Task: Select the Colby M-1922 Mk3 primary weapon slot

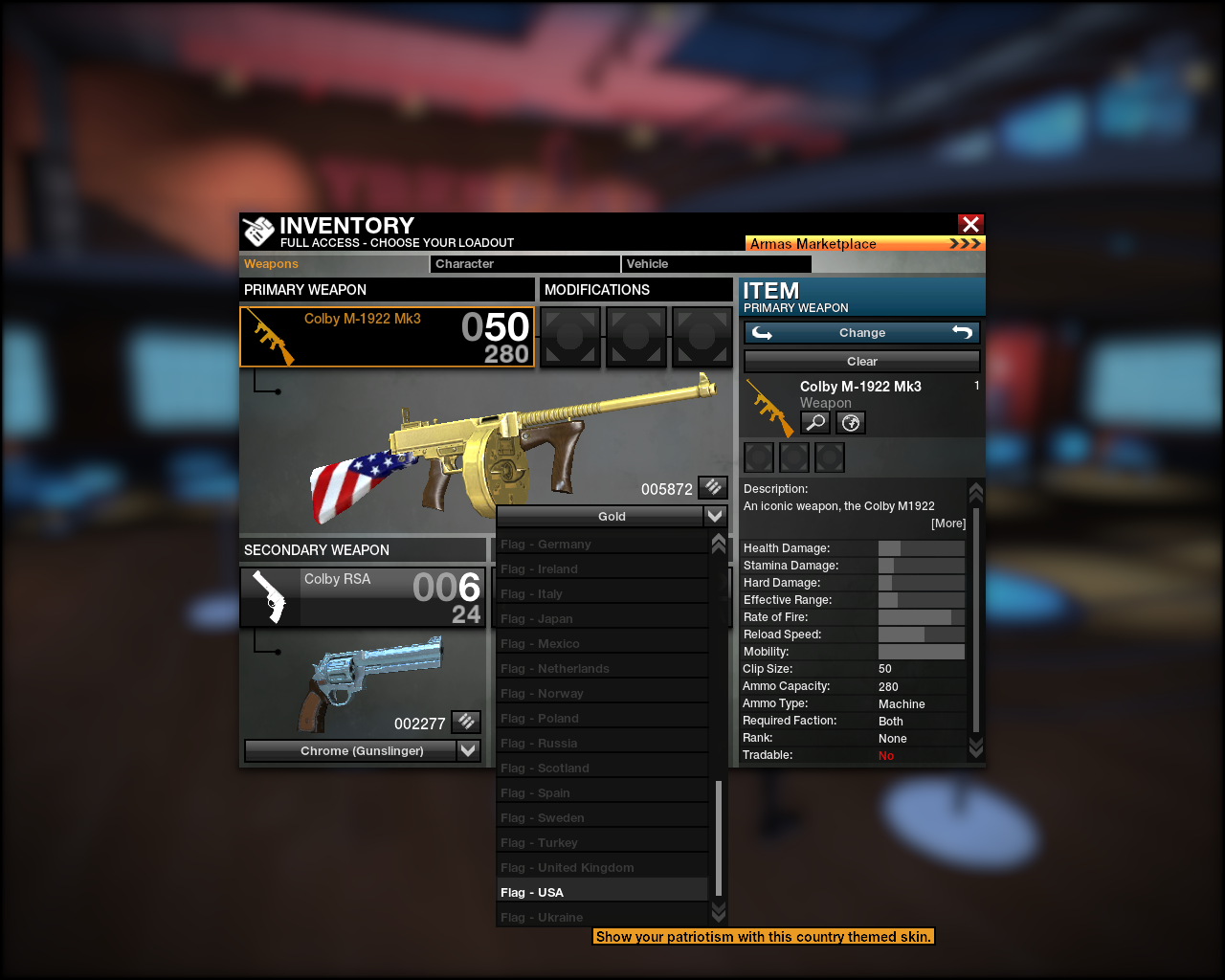Action: [387, 337]
